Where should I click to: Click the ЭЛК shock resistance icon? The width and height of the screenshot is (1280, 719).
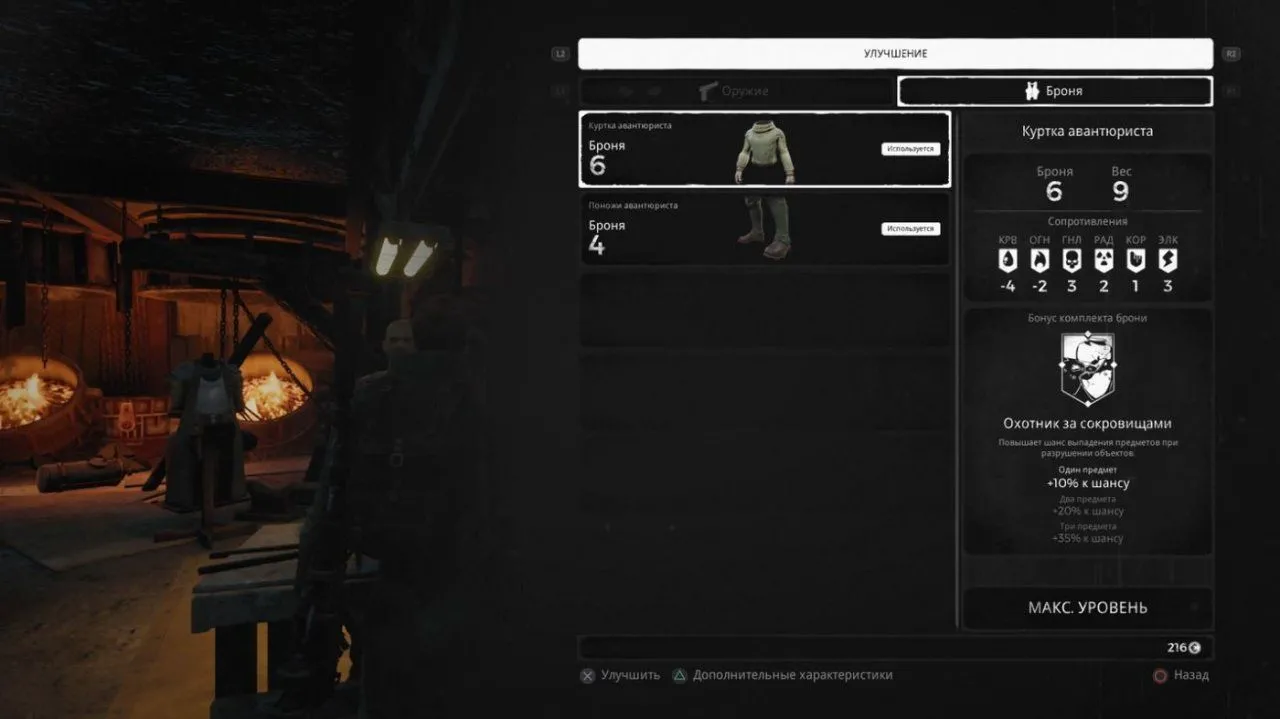pos(1167,260)
